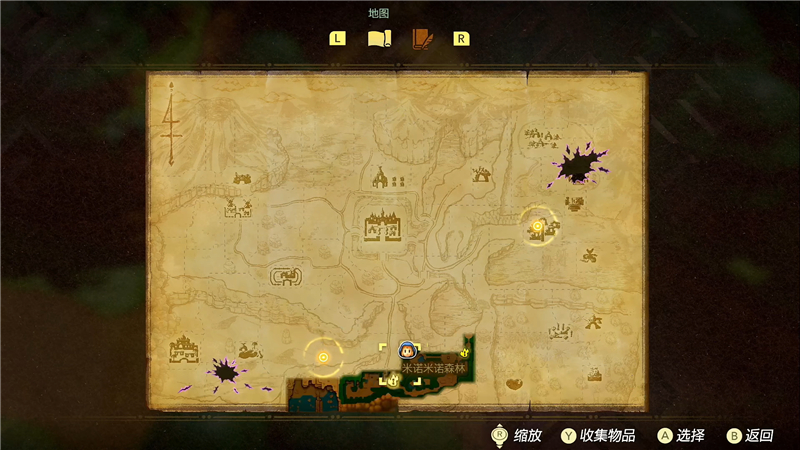Switch to the map tab icon
800x450 pixels.
tap(378, 39)
